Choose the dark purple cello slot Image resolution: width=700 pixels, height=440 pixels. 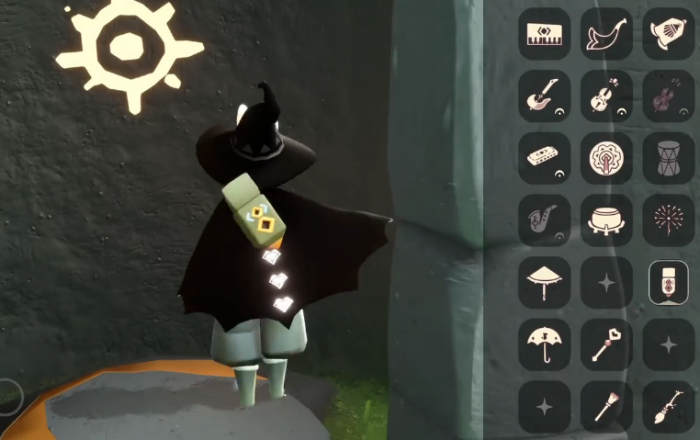pyautogui.click(x=667, y=96)
